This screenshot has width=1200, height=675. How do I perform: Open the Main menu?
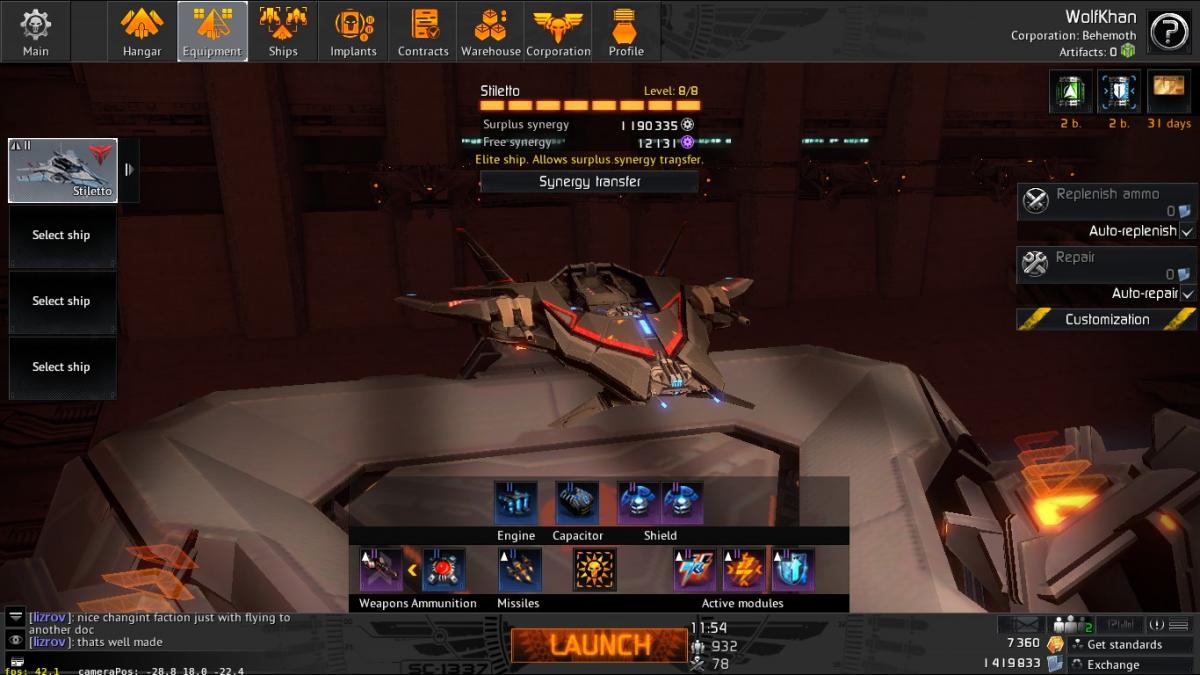pyautogui.click(x=36, y=32)
